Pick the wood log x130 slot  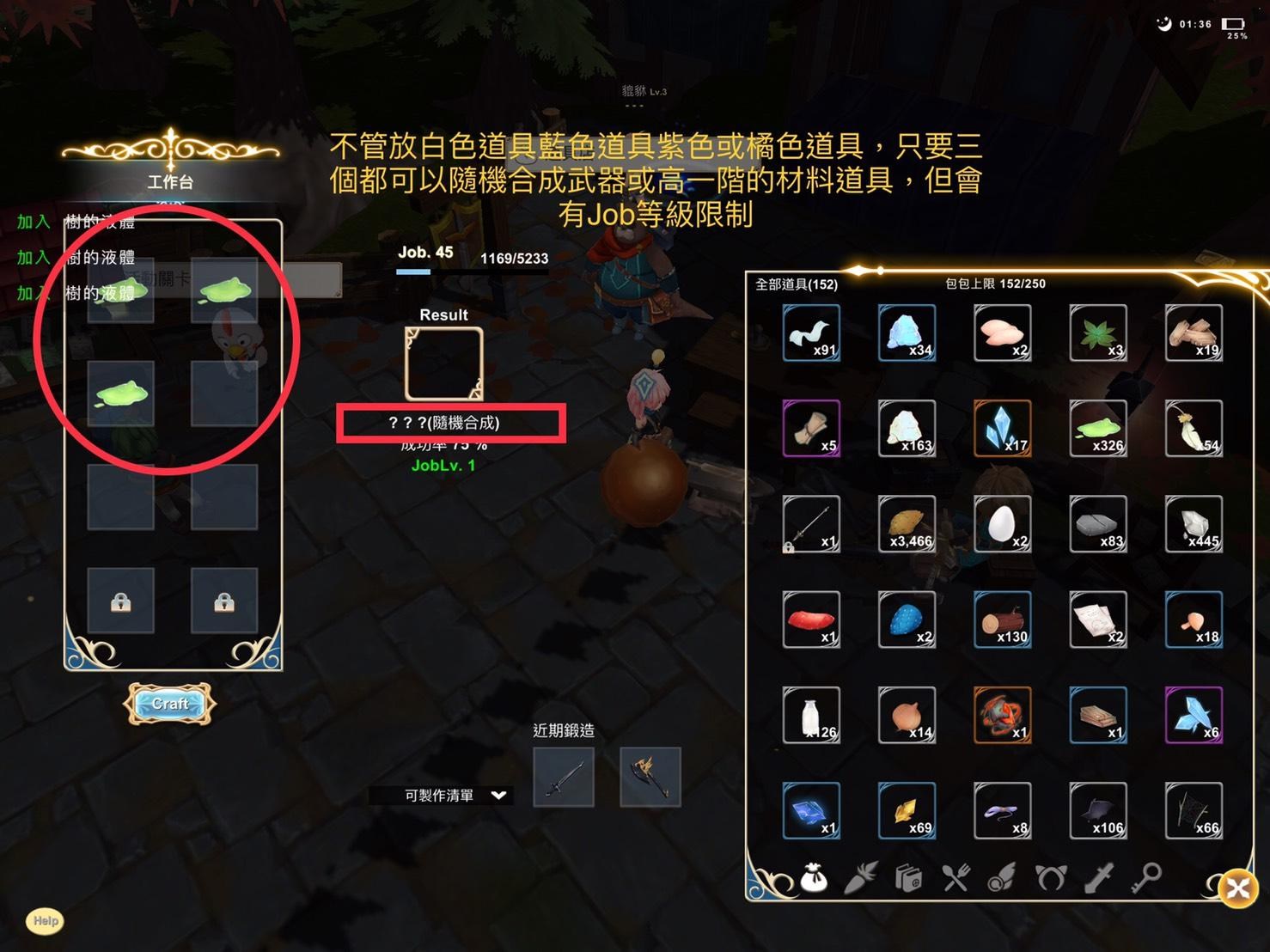[x=1003, y=619]
